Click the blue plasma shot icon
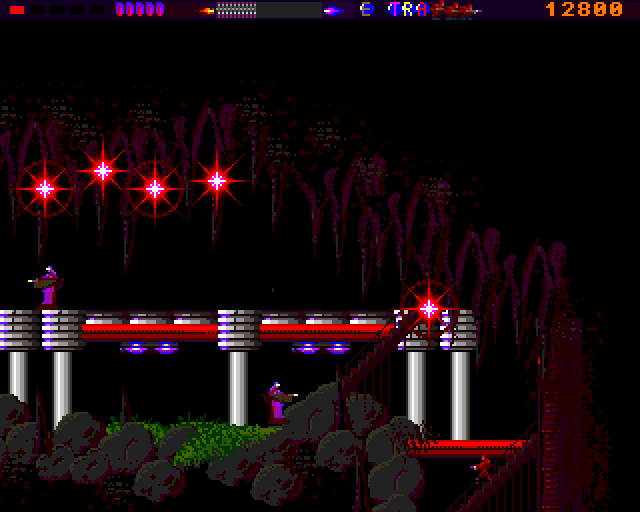Screen dimensions: 640x512 coord(333,10)
